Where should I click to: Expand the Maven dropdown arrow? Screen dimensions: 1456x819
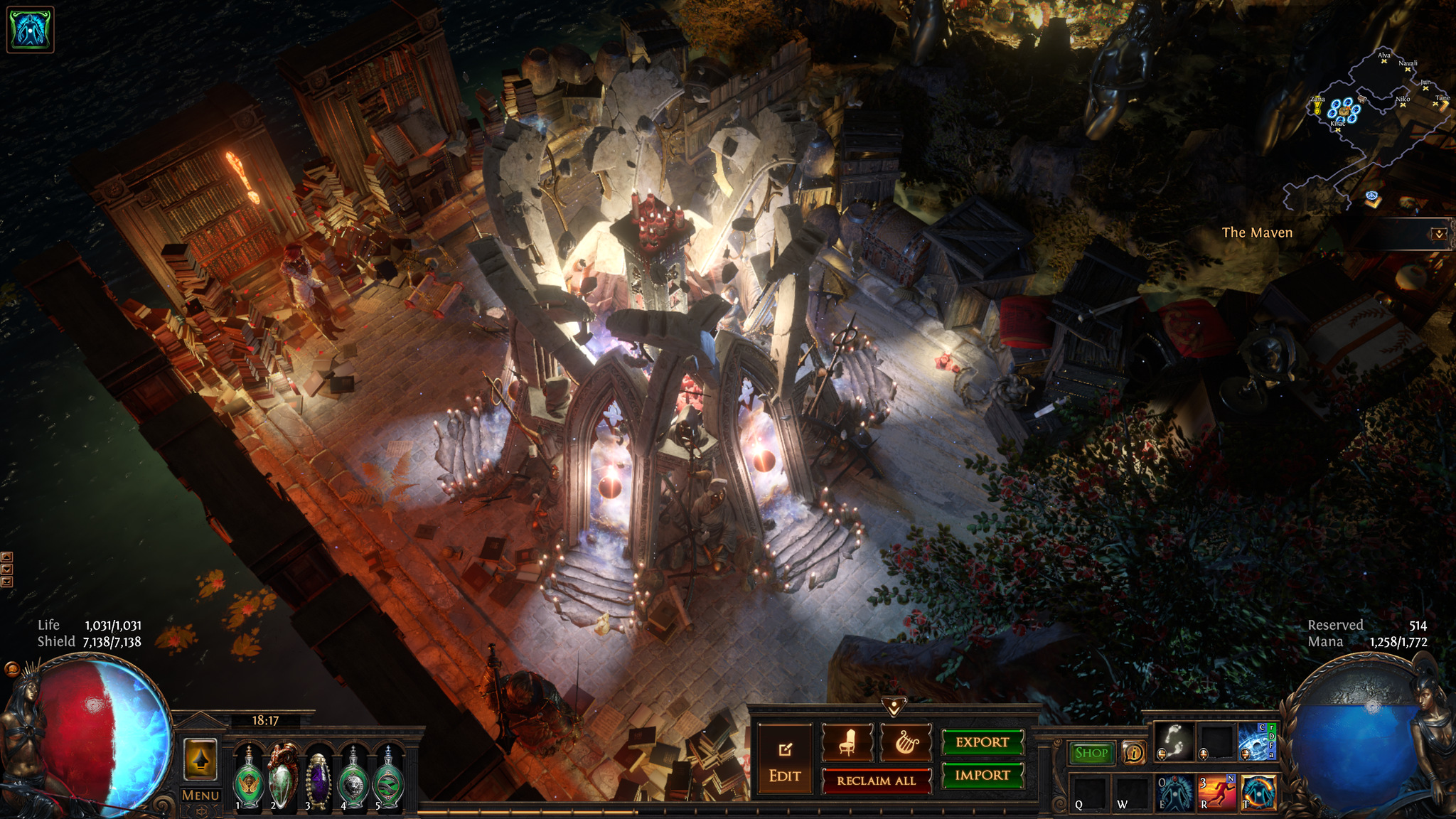pyautogui.click(x=1438, y=234)
